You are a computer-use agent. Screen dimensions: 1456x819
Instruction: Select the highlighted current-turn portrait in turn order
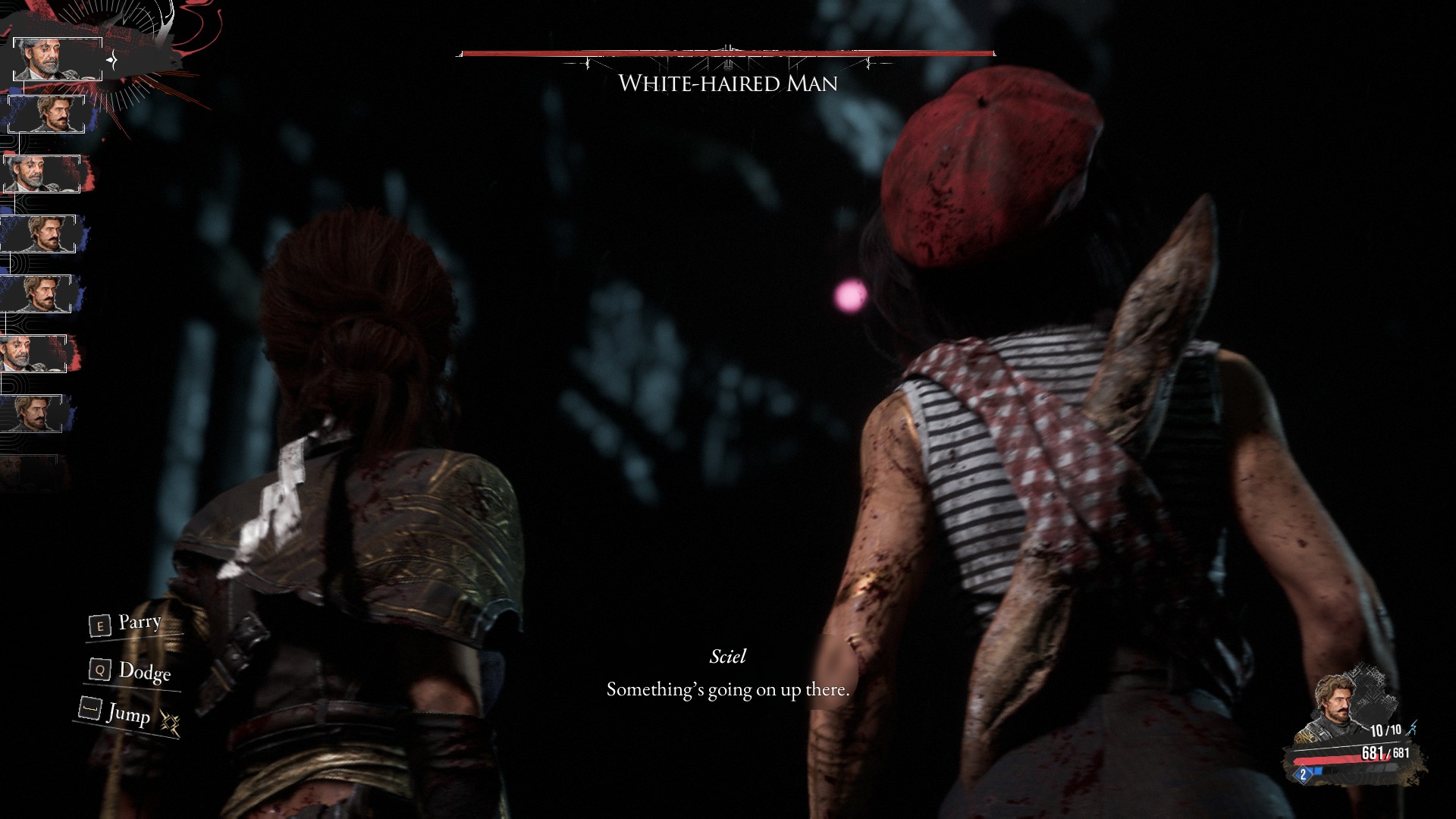pos(57,58)
